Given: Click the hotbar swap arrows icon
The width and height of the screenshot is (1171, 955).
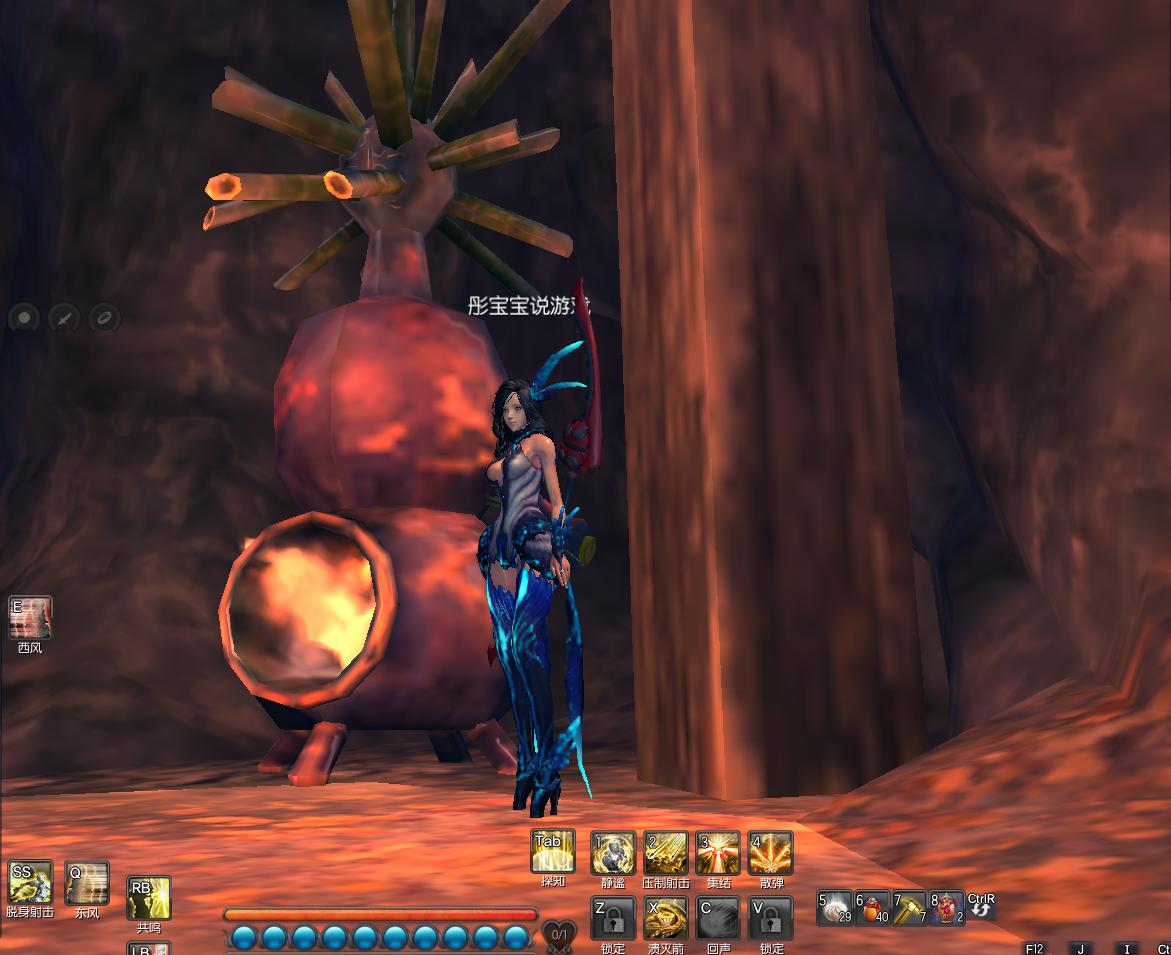Looking at the screenshot, I should (x=981, y=906).
